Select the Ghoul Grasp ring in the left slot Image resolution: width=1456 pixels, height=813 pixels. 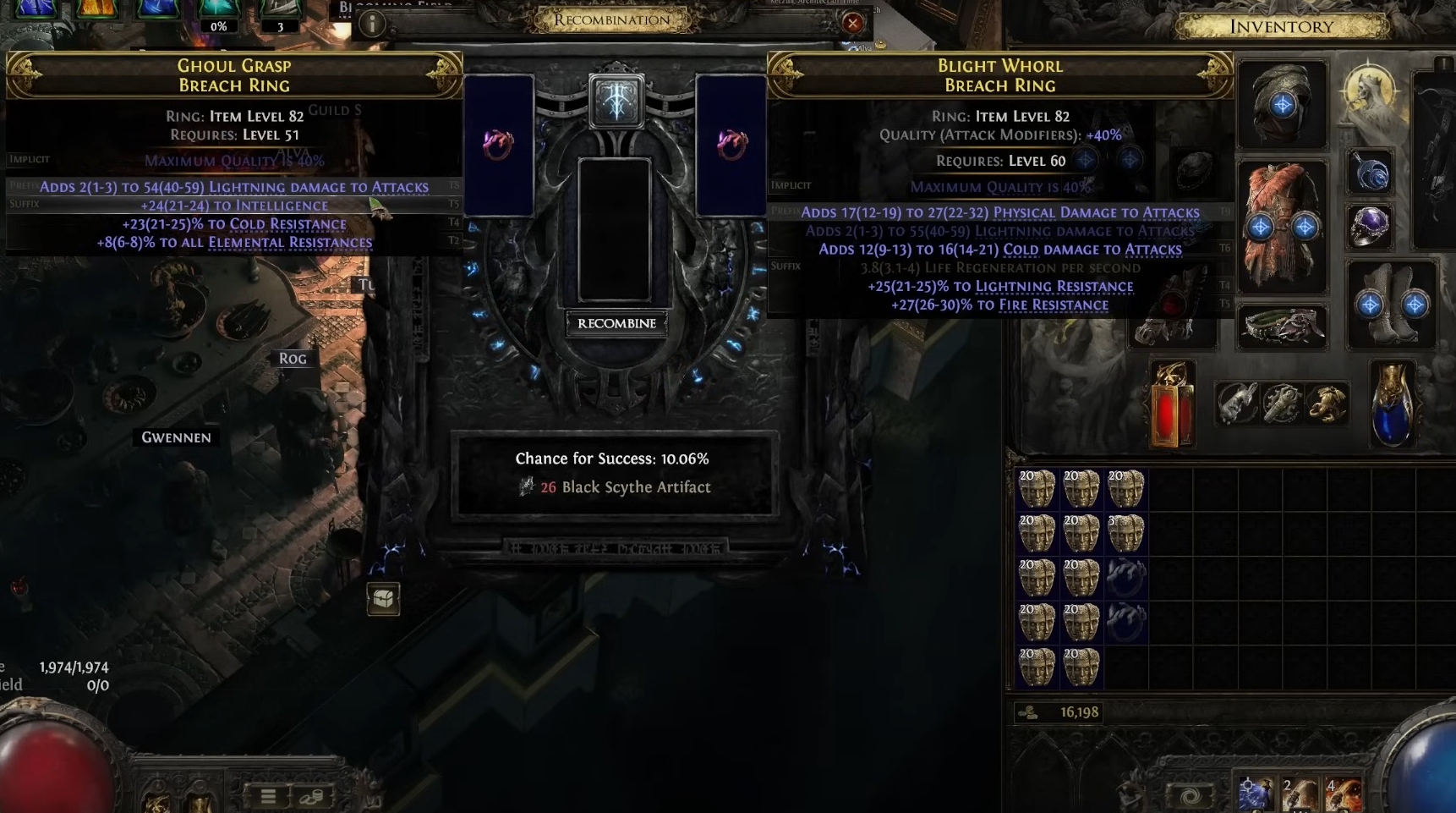499,144
